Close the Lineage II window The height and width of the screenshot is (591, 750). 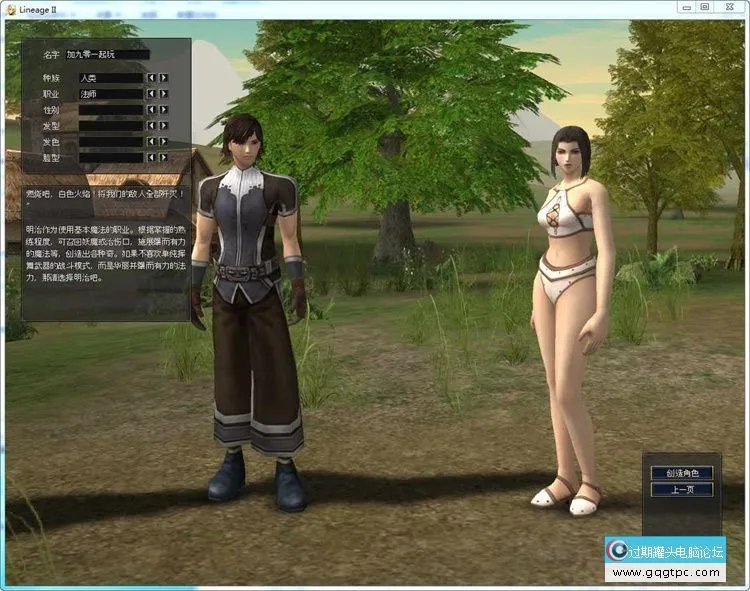click(729, 6)
